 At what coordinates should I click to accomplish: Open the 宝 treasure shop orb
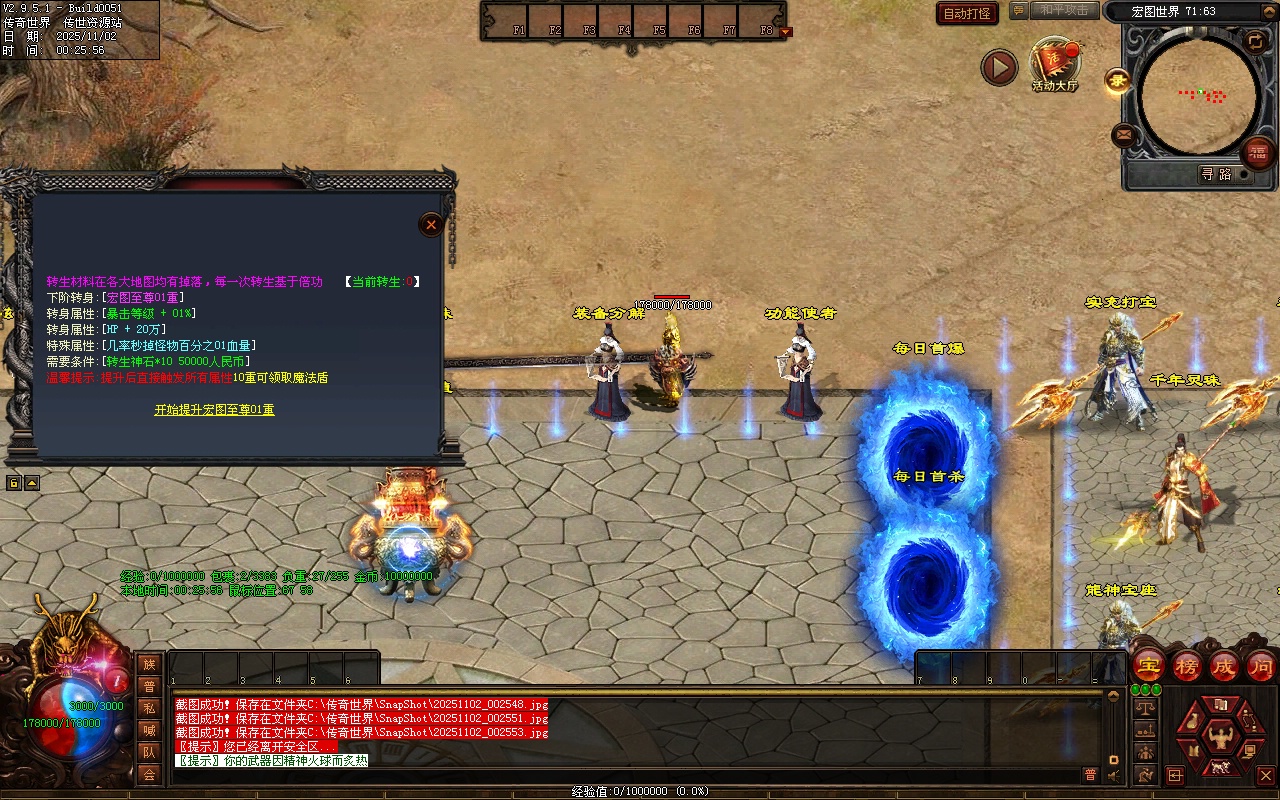[x=1149, y=666]
